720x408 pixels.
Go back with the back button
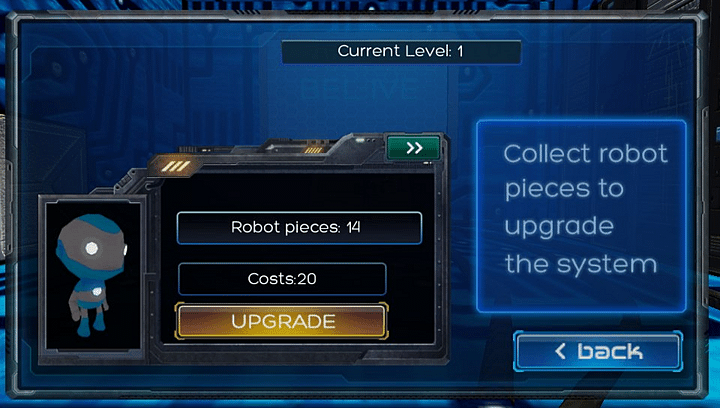click(x=598, y=351)
